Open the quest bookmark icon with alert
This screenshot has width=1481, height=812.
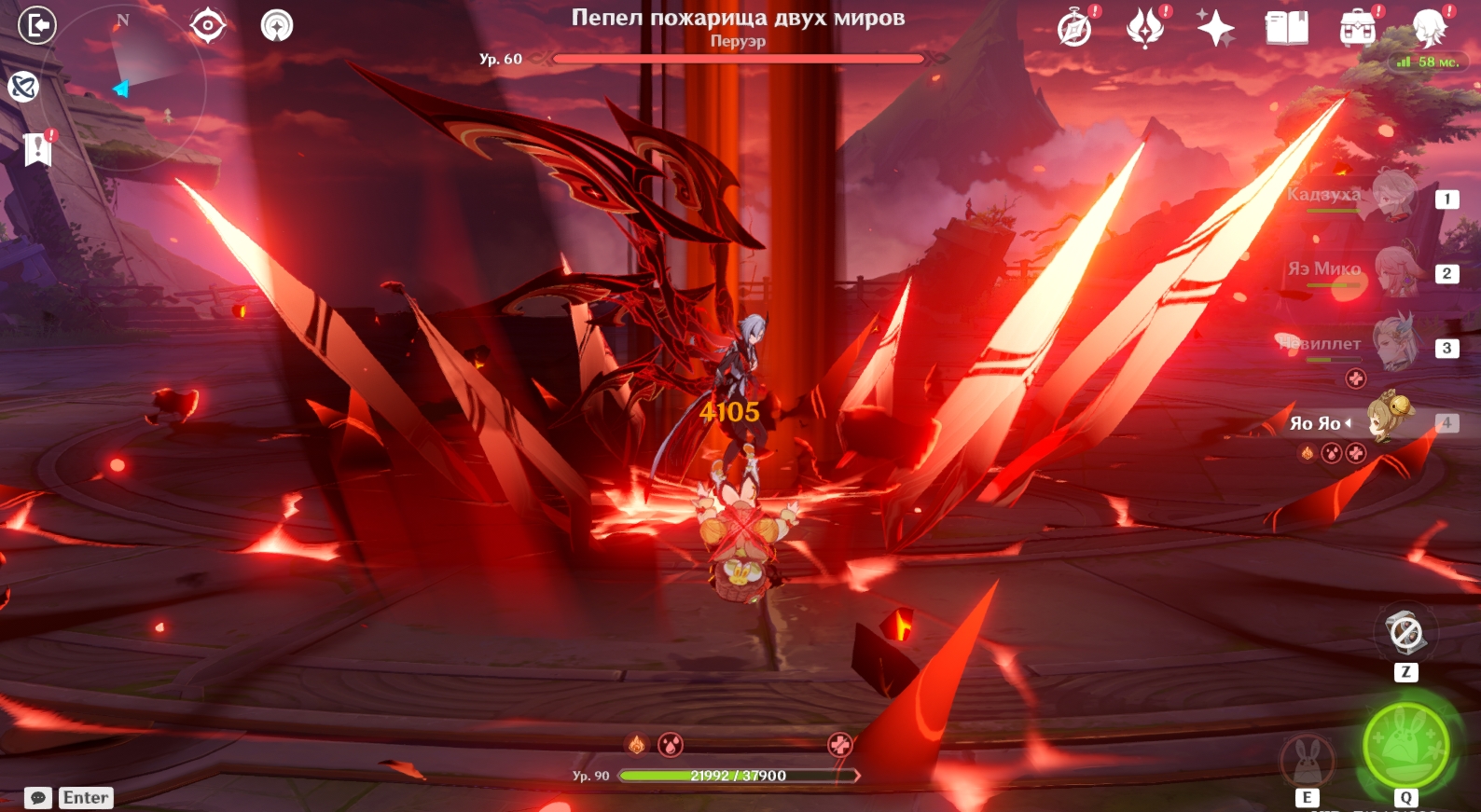coord(37,148)
